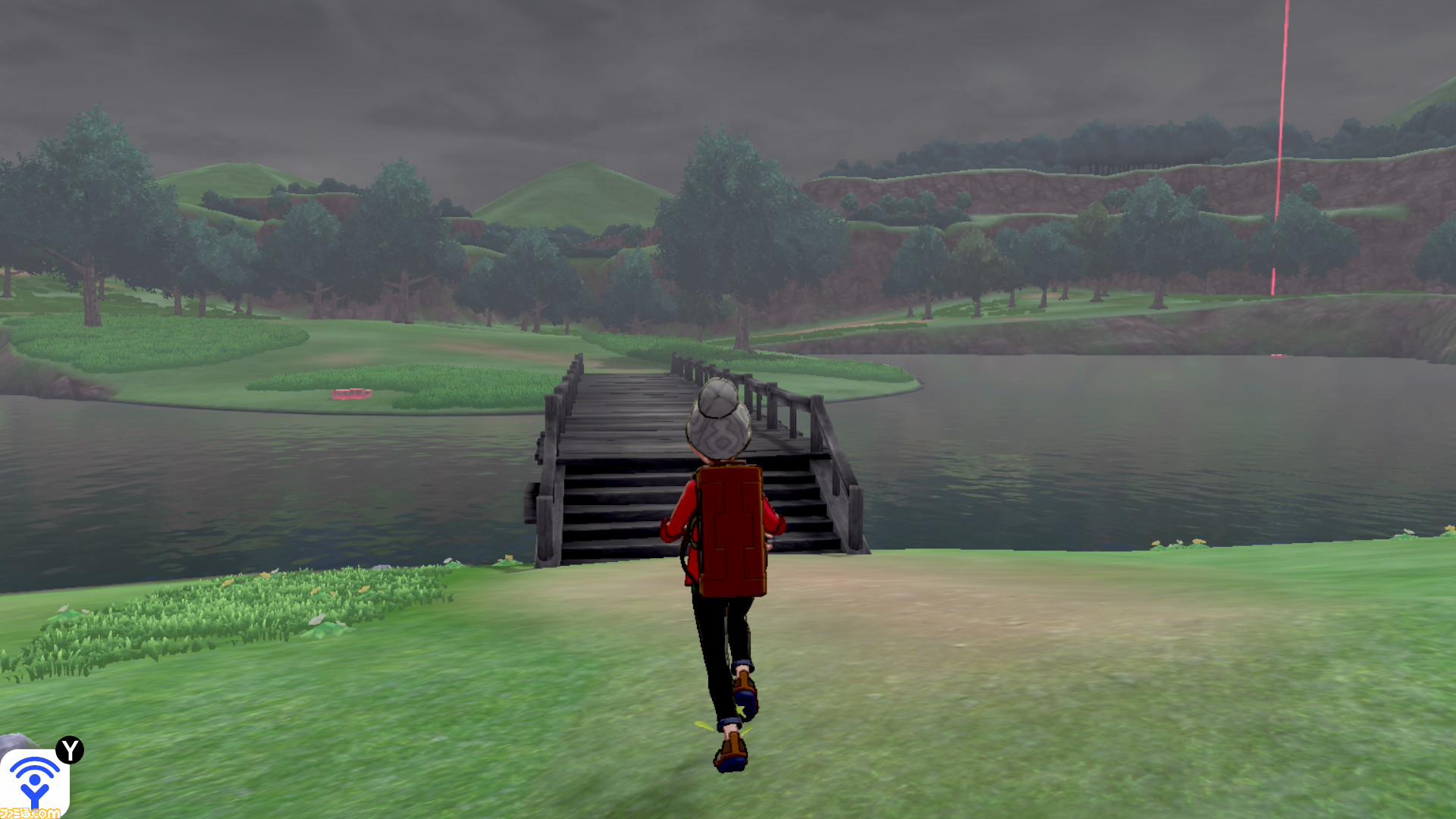Select the active den on the far island
1456x819 pixels.
351,393
